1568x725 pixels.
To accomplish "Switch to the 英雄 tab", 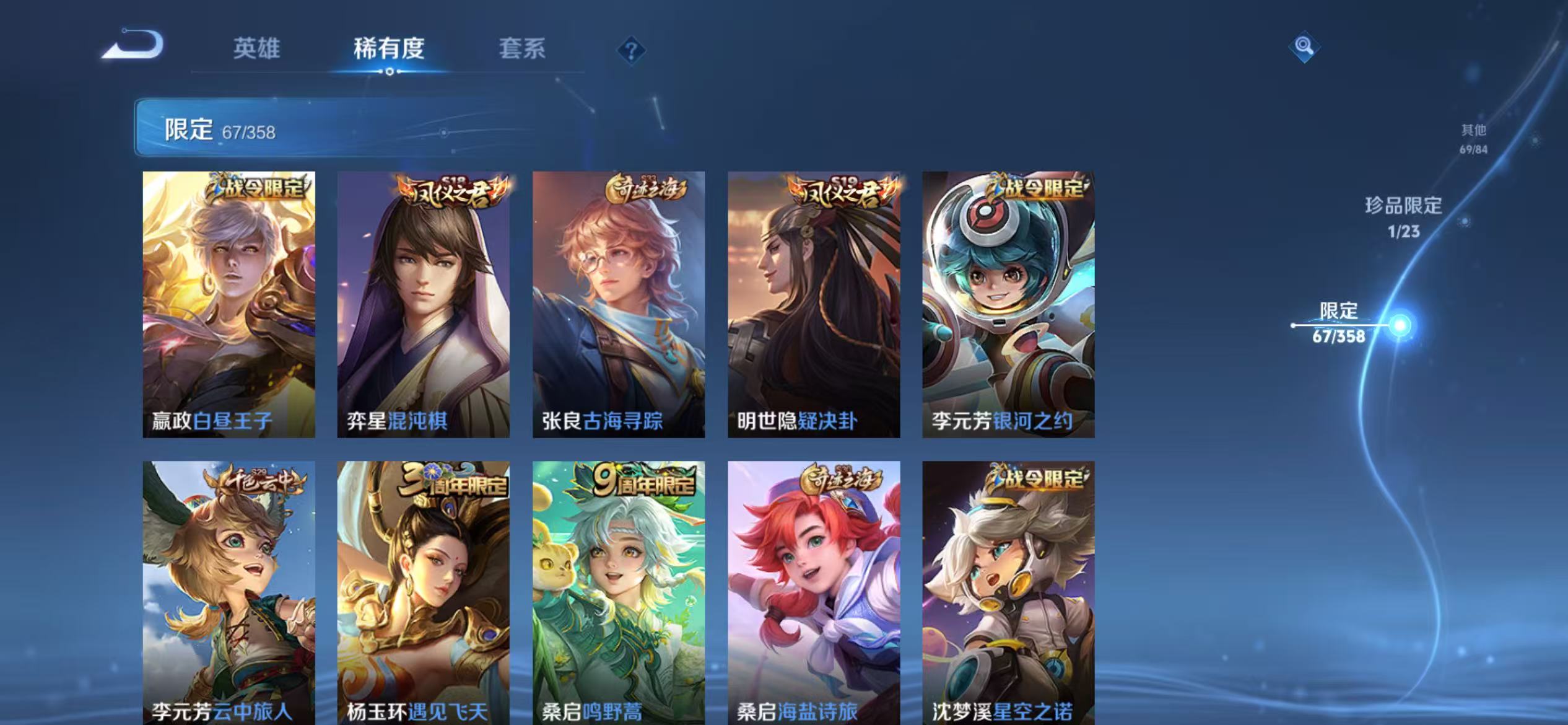I will [x=258, y=50].
